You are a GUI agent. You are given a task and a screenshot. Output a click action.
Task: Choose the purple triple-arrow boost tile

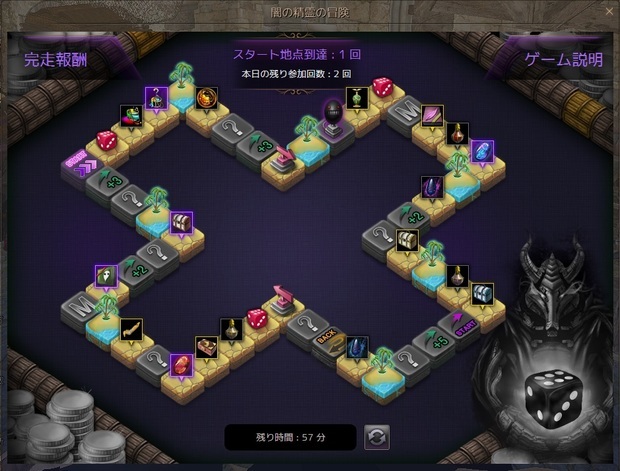pyautogui.click(x=79, y=162)
